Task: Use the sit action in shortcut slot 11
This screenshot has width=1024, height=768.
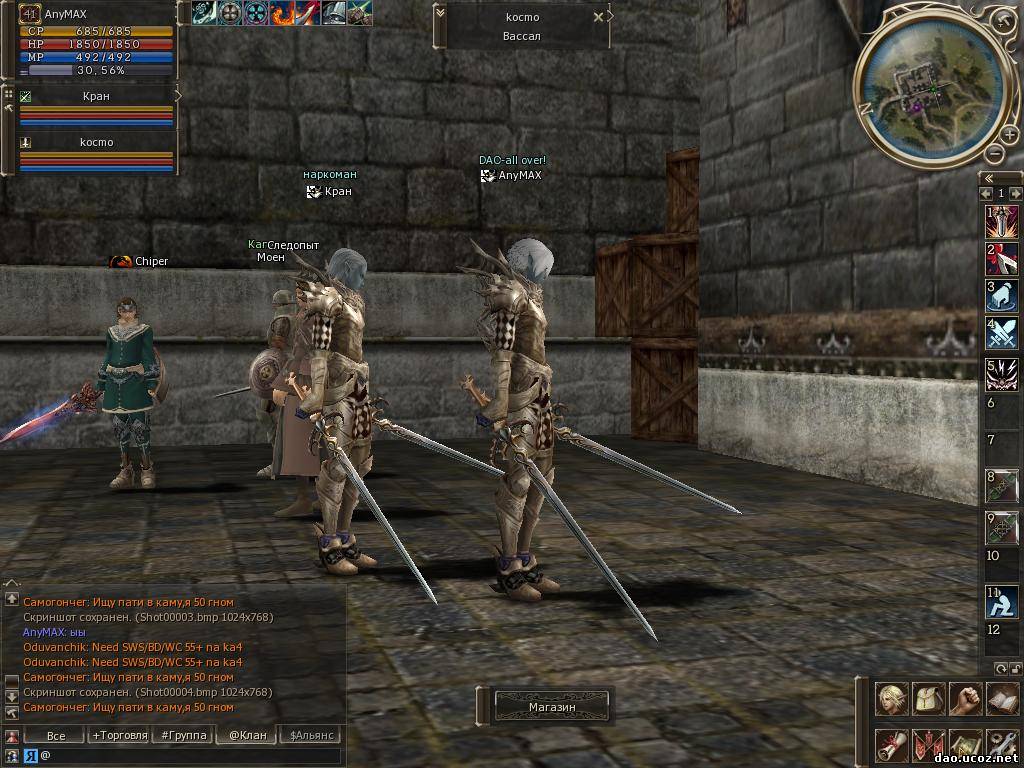Action: pos(1002,601)
